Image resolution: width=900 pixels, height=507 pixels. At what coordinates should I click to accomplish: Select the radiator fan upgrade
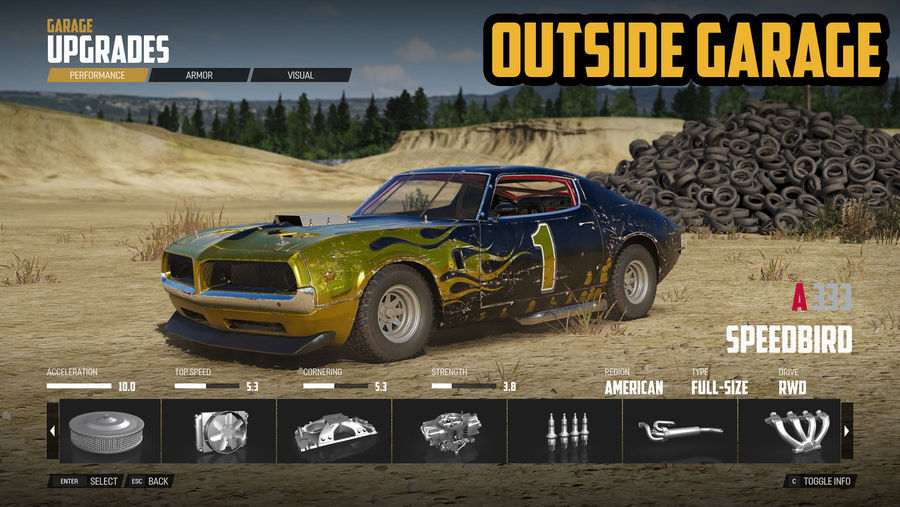coord(219,431)
